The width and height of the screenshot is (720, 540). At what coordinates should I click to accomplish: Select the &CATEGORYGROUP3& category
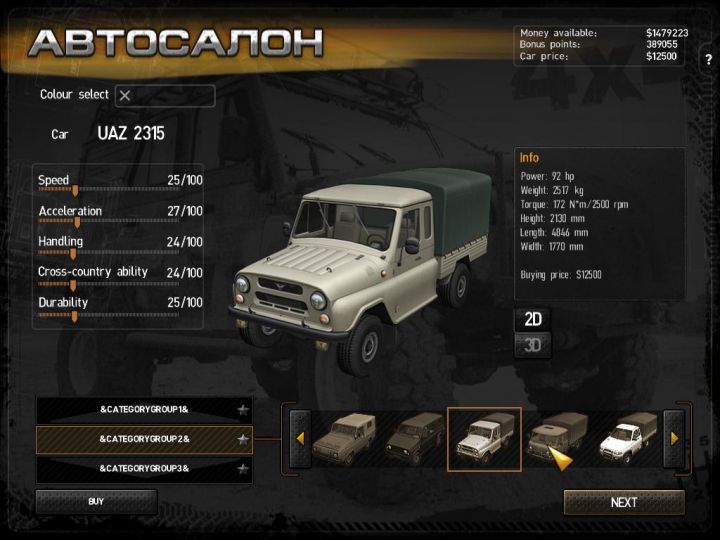point(144,468)
